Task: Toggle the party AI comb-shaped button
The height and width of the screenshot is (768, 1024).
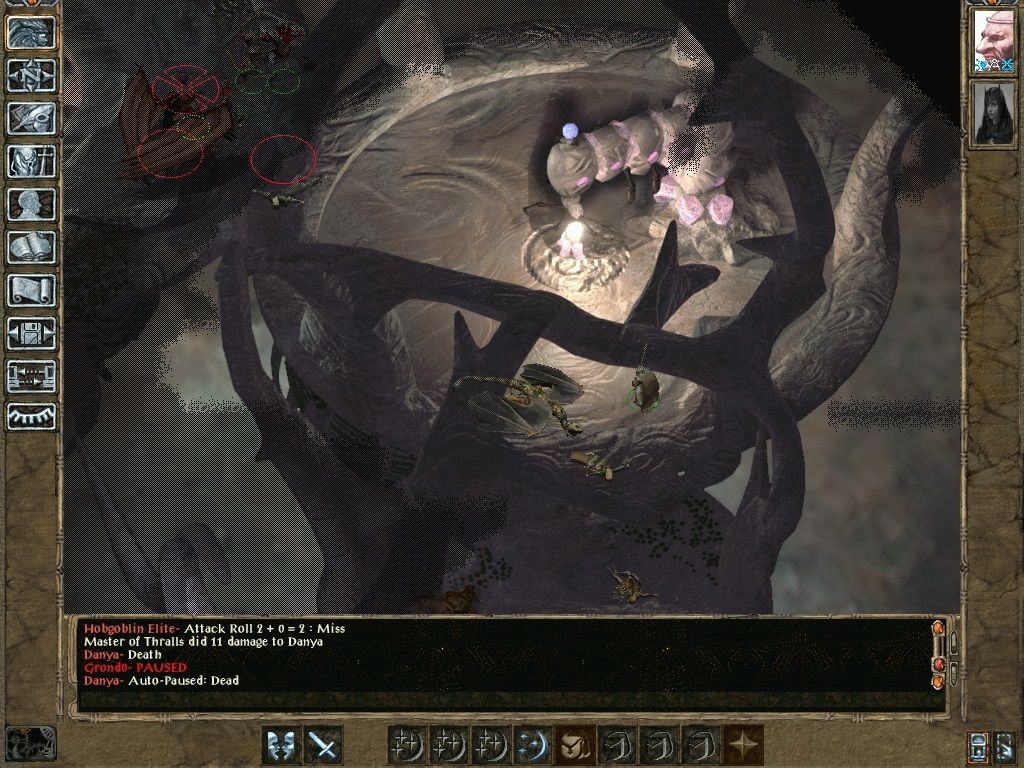Action: pyautogui.click(x=31, y=416)
